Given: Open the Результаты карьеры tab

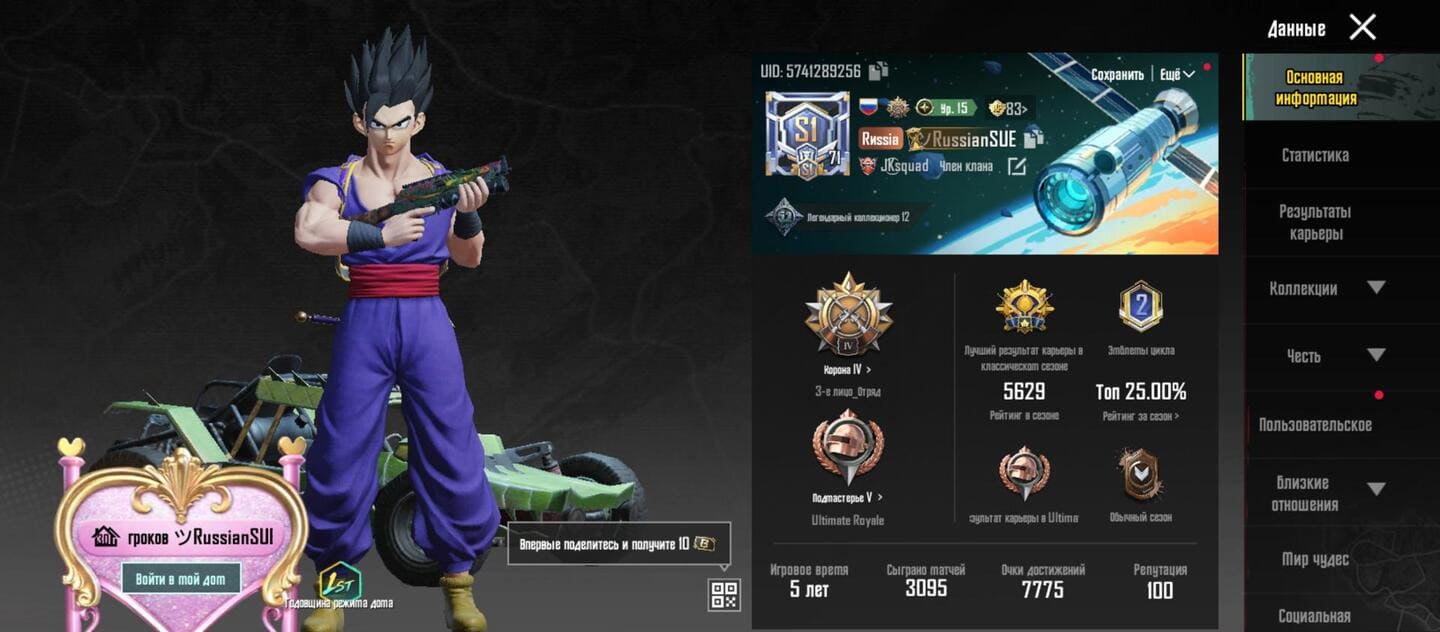Looking at the screenshot, I should [x=1315, y=222].
